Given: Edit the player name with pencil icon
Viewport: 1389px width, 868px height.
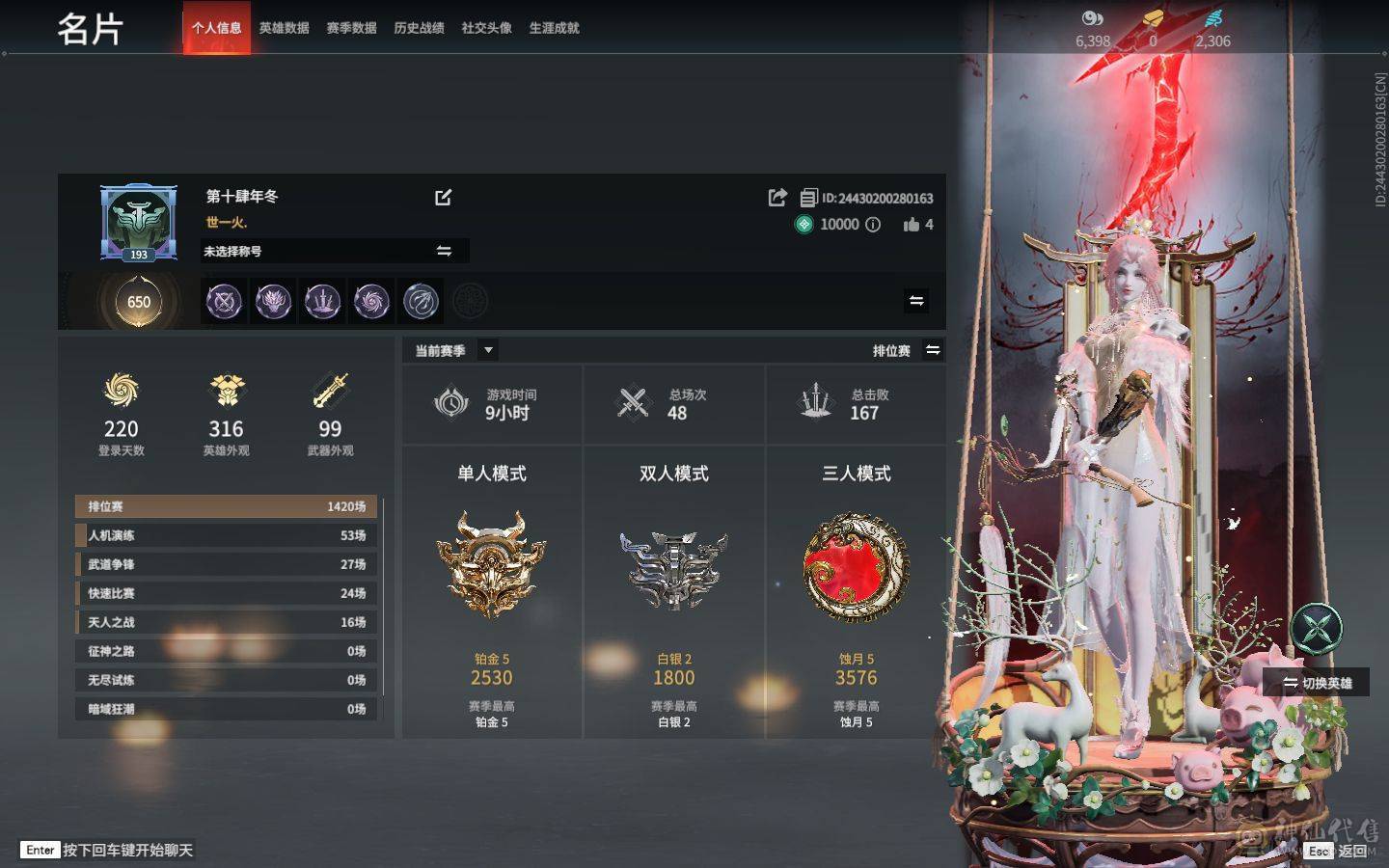Looking at the screenshot, I should pyautogui.click(x=443, y=198).
